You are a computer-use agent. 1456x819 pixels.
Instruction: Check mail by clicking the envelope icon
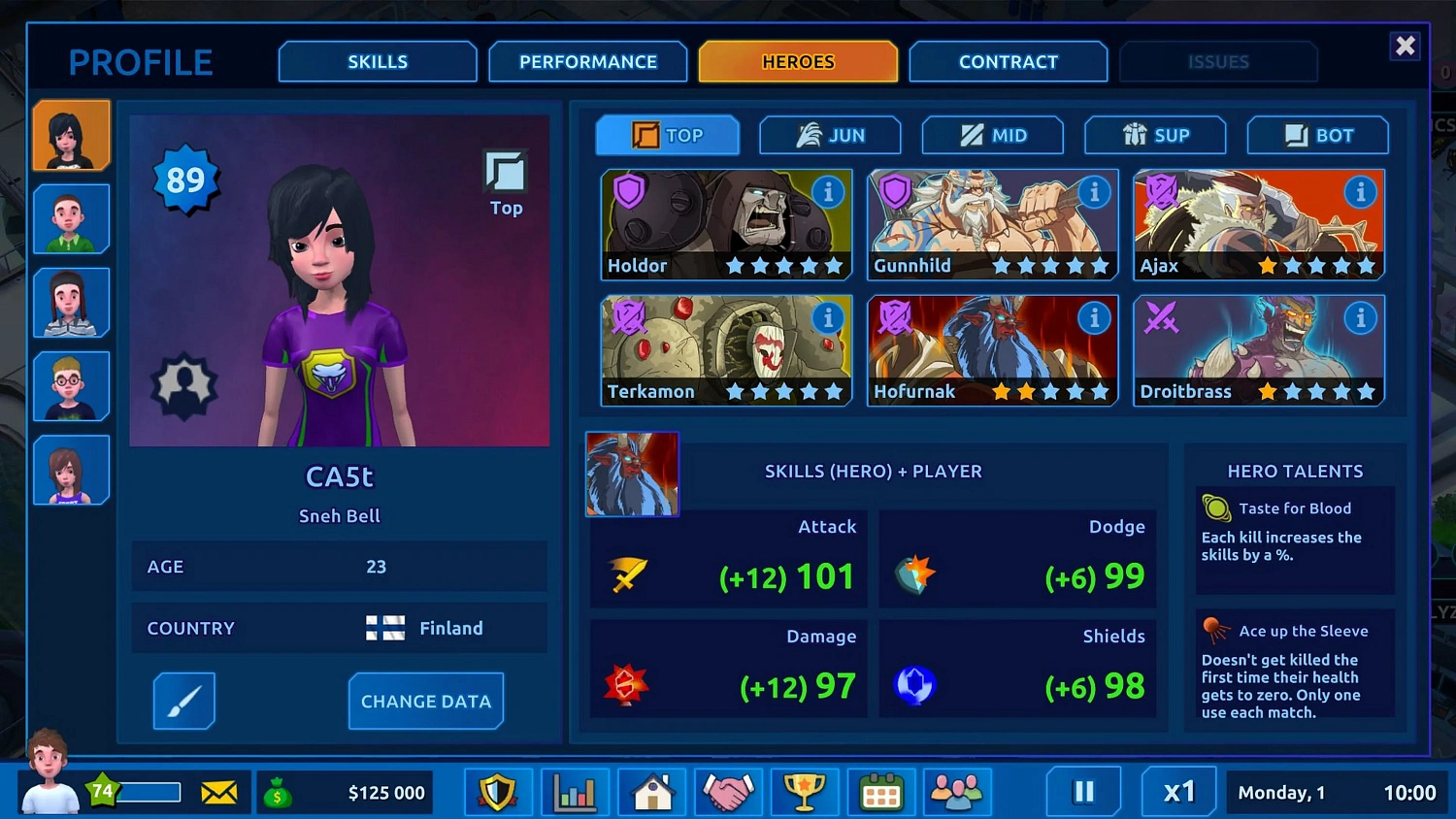coord(220,792)
